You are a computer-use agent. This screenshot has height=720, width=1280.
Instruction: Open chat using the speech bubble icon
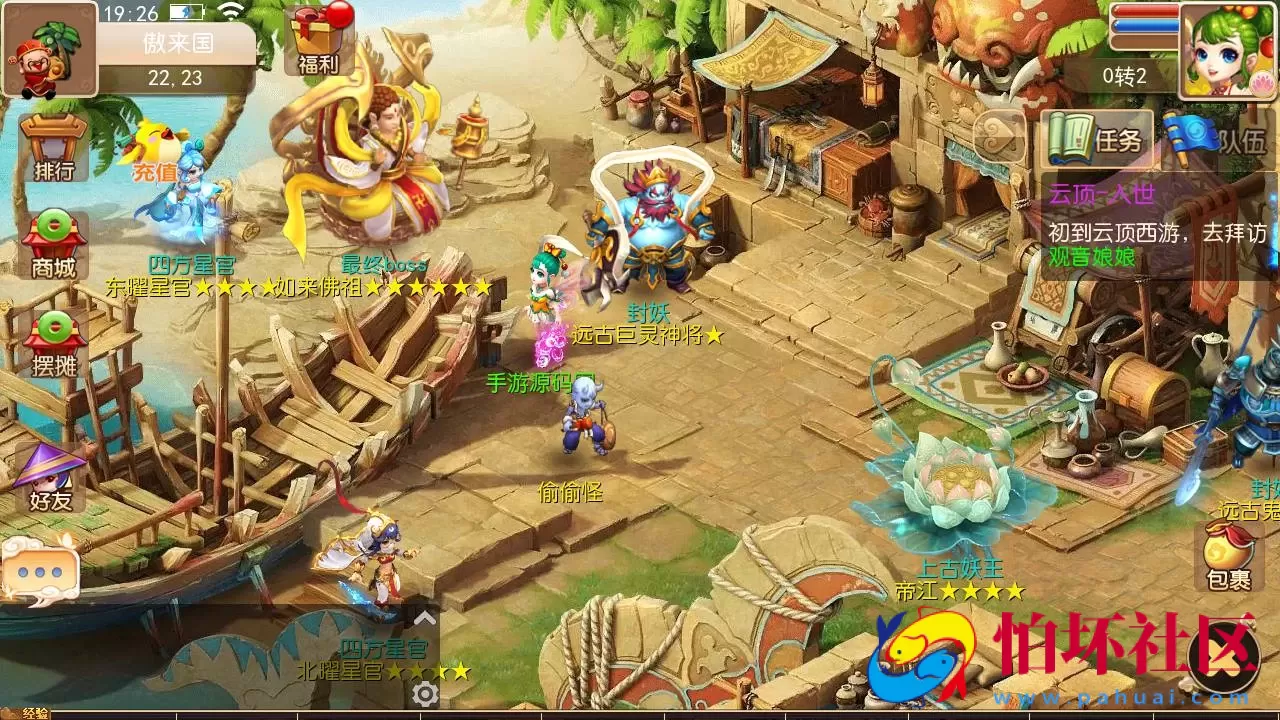[42, 573]
